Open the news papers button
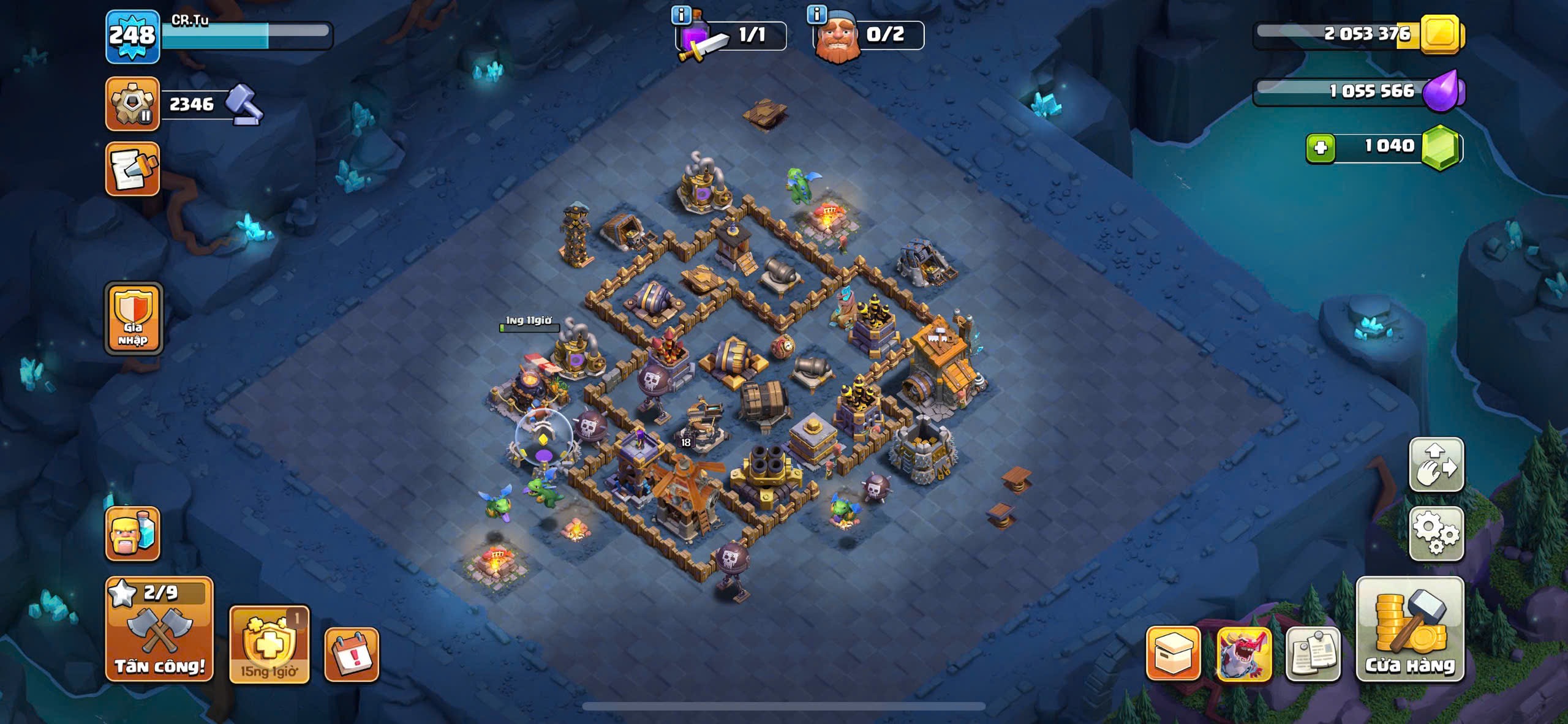The image size is (1568, 724). pyautogui.click(x=1313, y=654)
